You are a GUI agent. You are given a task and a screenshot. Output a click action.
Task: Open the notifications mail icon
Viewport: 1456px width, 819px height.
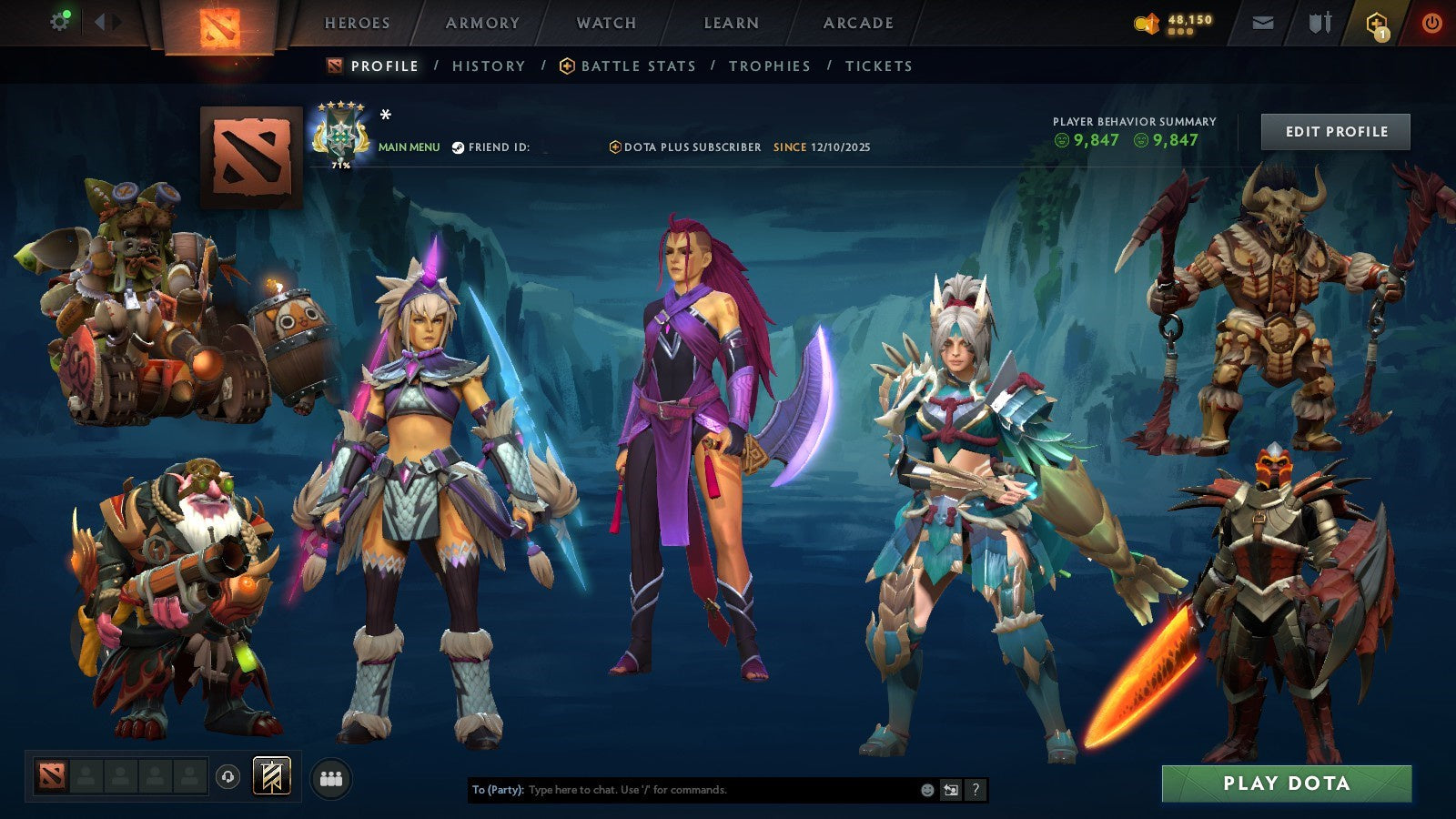[1263, 22]
